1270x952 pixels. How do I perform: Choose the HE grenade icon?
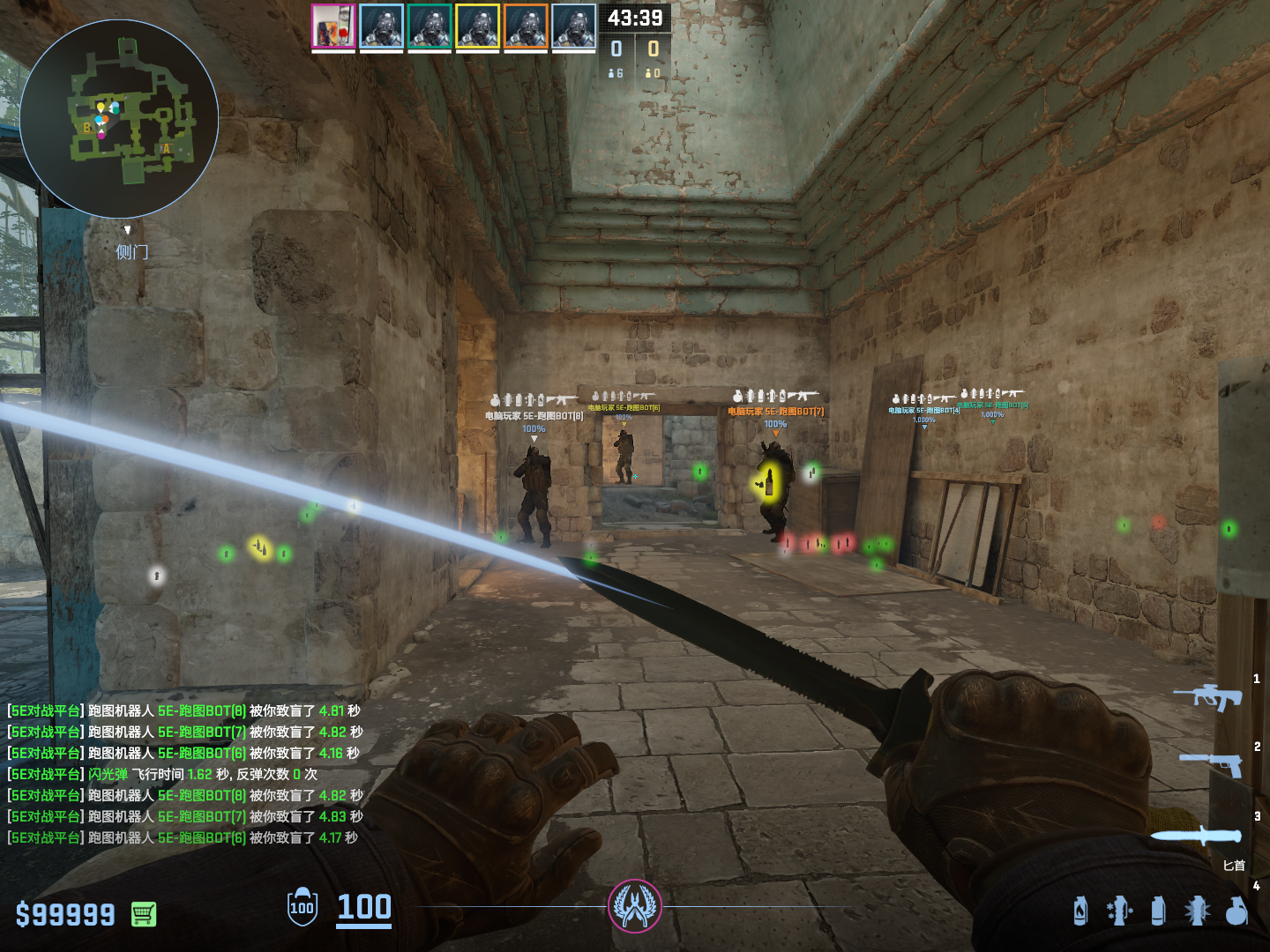tap(1236, 911)
